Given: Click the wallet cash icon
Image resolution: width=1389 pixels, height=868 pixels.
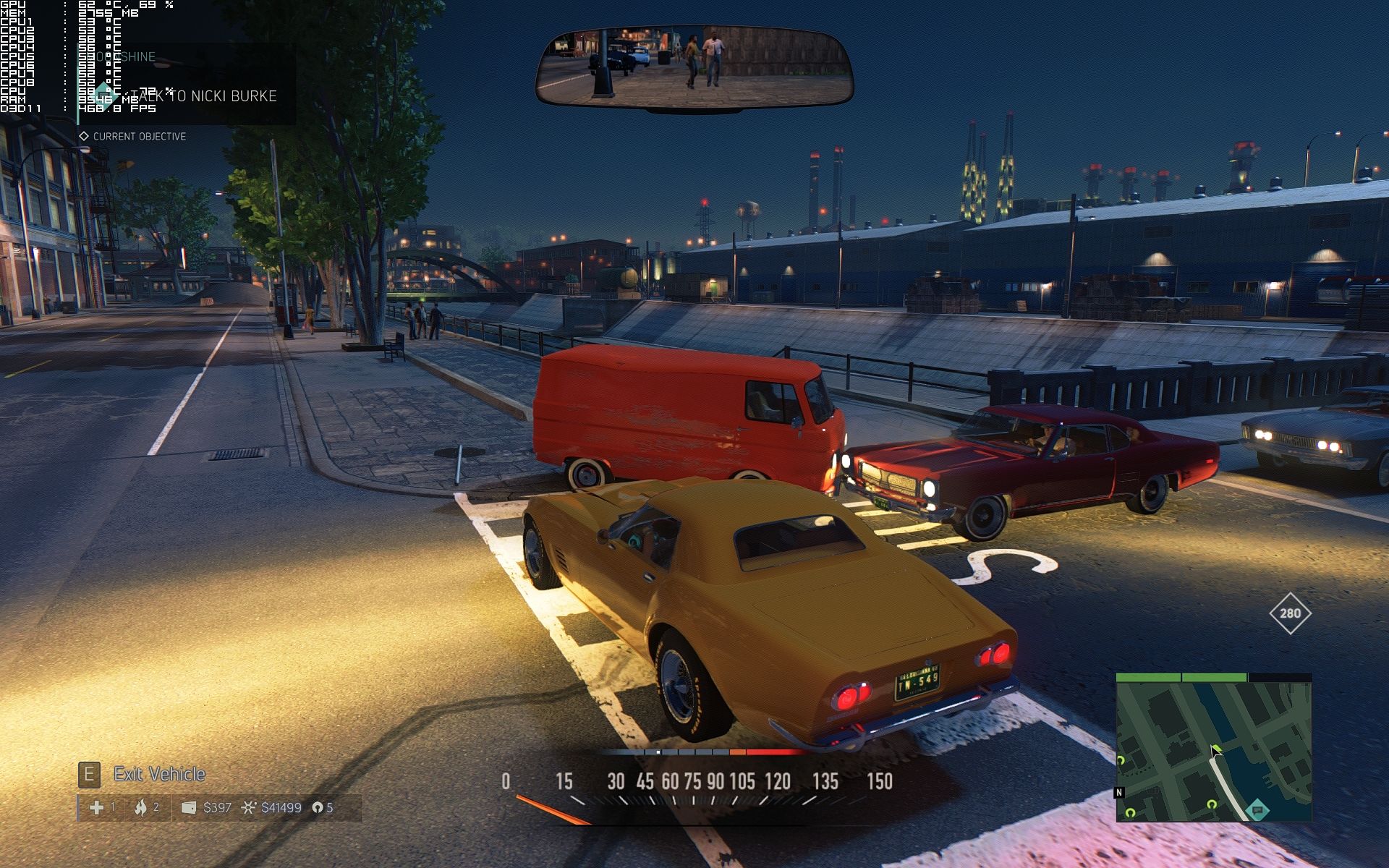Looking at the screenshot, I should pyautogui.click(x=189, y=807).
